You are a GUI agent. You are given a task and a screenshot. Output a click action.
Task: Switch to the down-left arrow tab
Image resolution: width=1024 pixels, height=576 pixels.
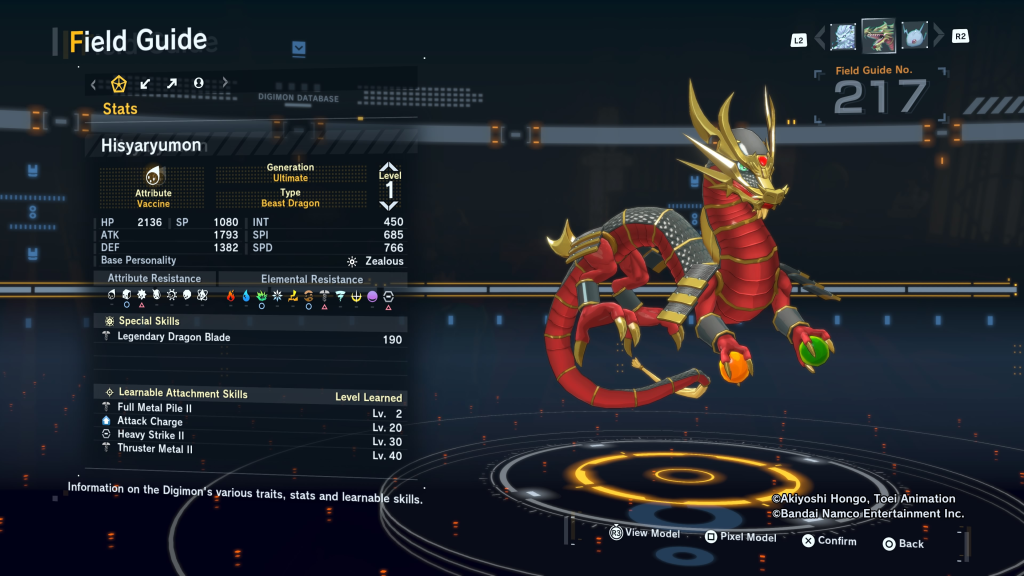(x=146, y=83)
